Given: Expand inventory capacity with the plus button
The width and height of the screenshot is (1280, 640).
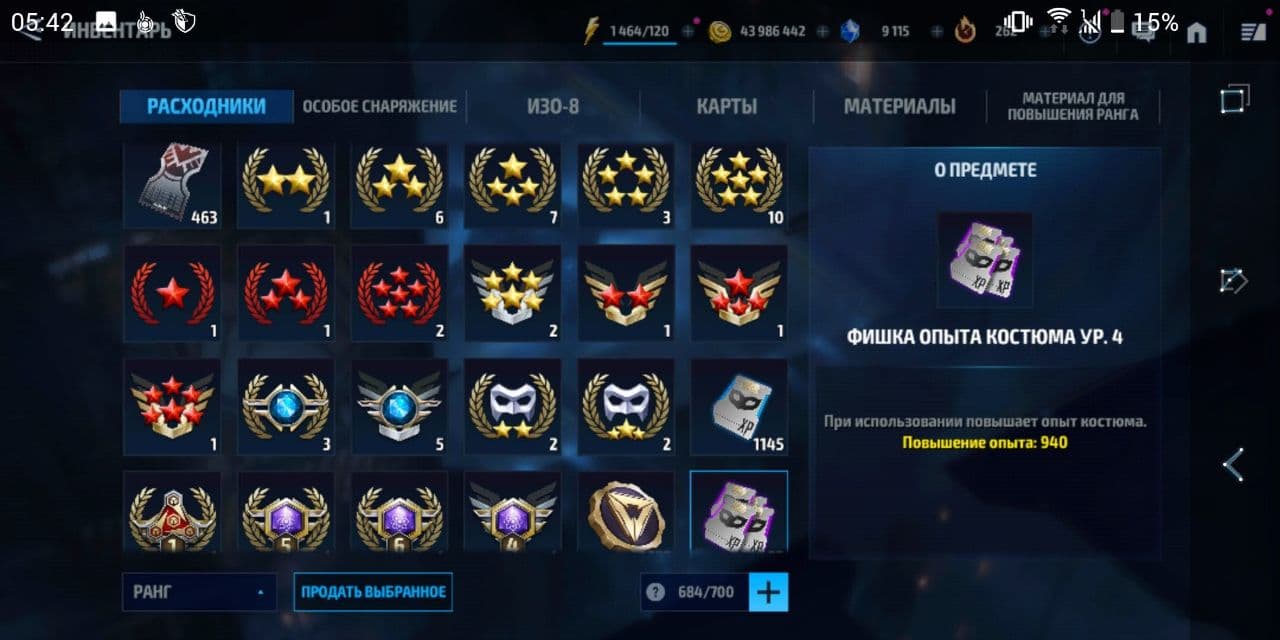Looking at the screenshot, I should tap(768, 592).
